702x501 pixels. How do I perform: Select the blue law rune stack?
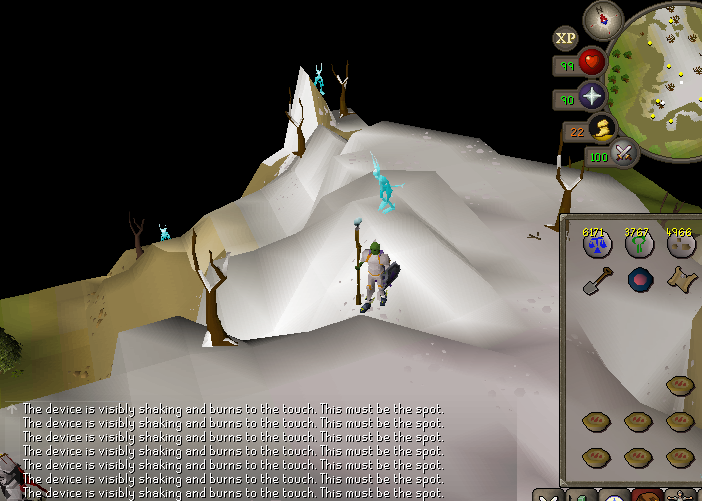tap(597, 243)
